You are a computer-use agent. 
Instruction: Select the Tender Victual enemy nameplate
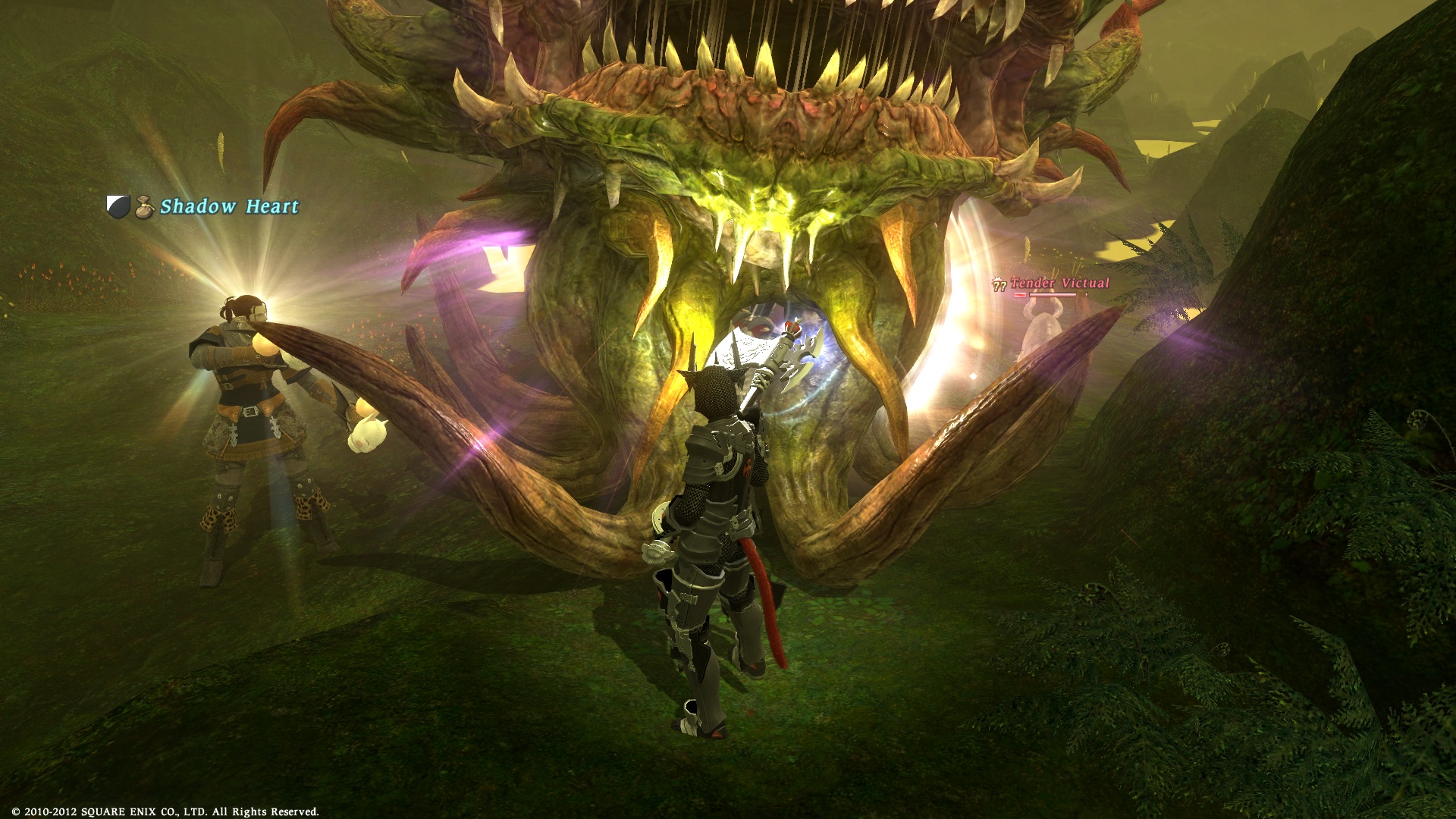pyautogui.click(x=1059, y=284)
